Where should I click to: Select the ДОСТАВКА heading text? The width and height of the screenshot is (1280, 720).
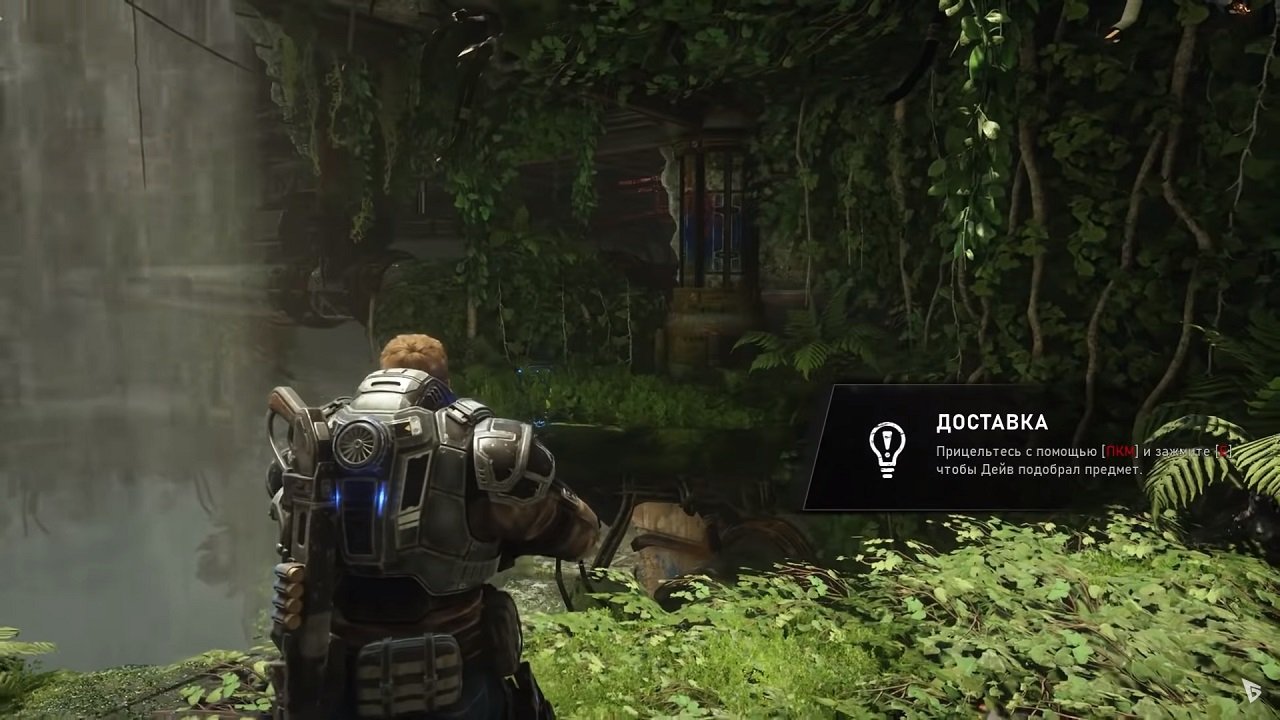[x=993, y=420]
